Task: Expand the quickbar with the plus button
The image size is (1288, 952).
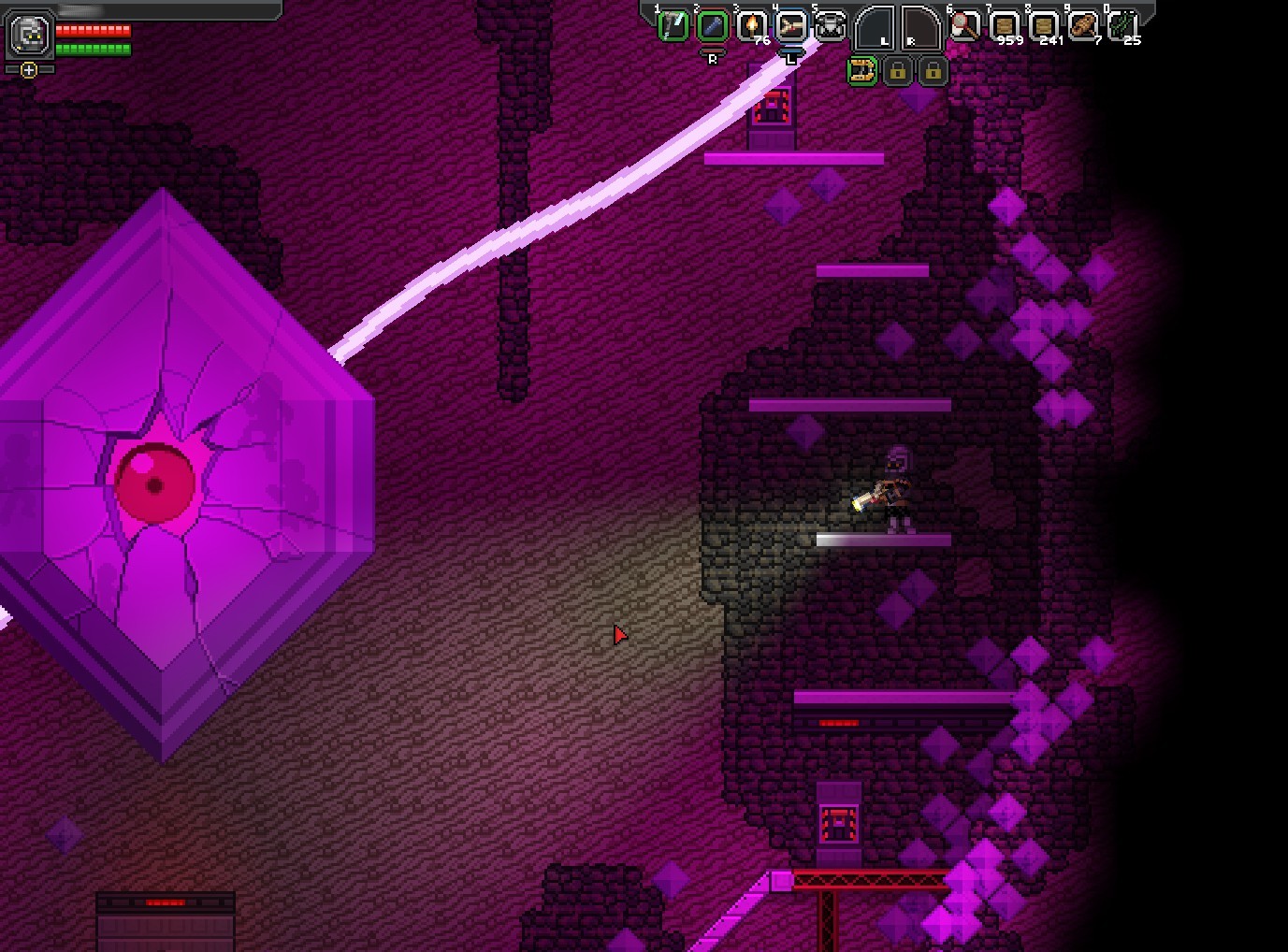Action: (29, 69)
